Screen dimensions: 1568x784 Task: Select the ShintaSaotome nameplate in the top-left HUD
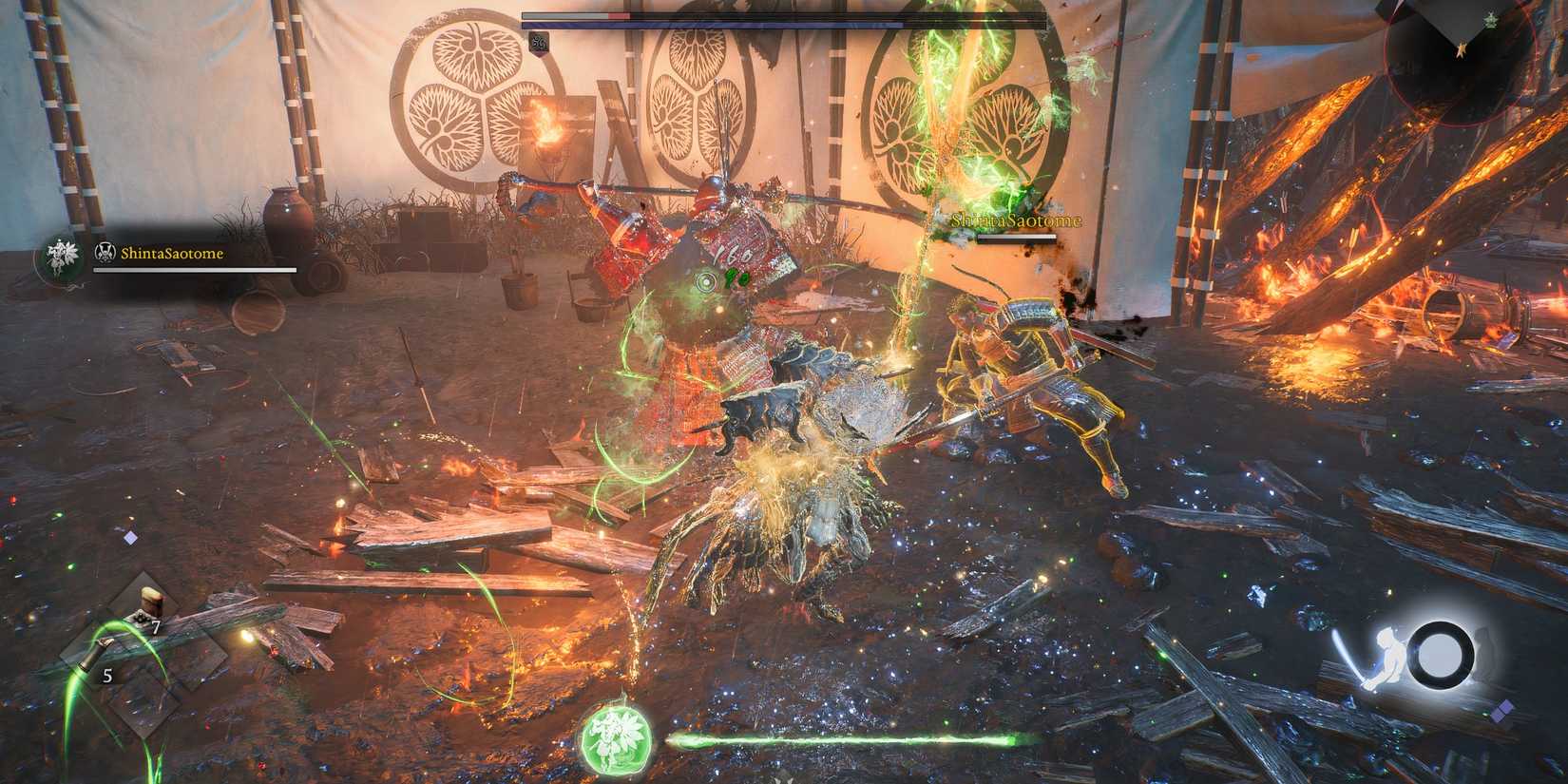pos(174,253)
